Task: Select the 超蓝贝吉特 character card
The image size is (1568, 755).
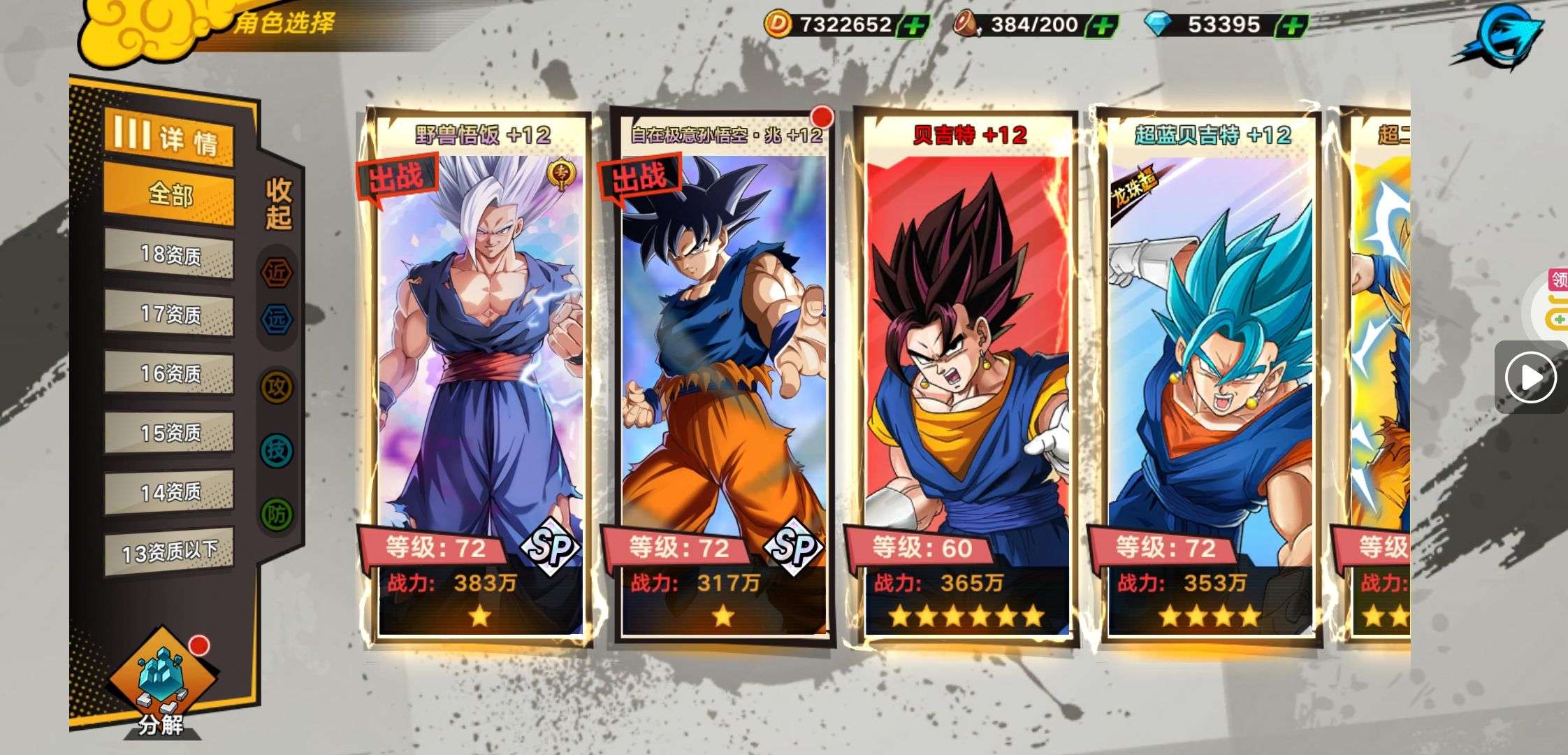Action: coord(1210,377)
